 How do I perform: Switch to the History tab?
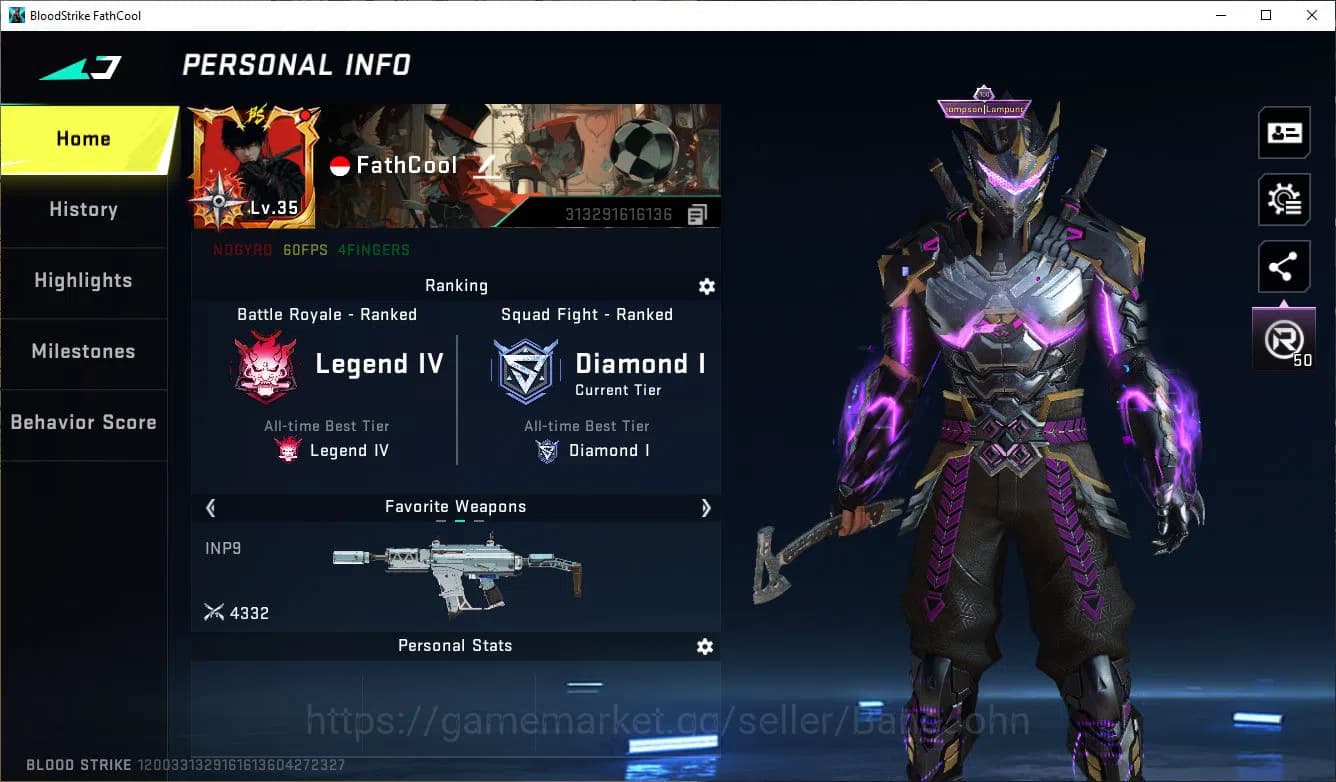coord(83,209)
